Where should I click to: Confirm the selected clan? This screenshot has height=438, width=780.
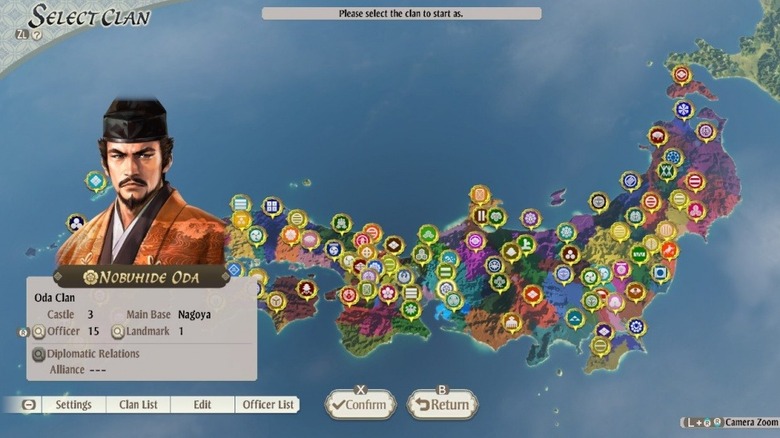click(x=360, y=405)
